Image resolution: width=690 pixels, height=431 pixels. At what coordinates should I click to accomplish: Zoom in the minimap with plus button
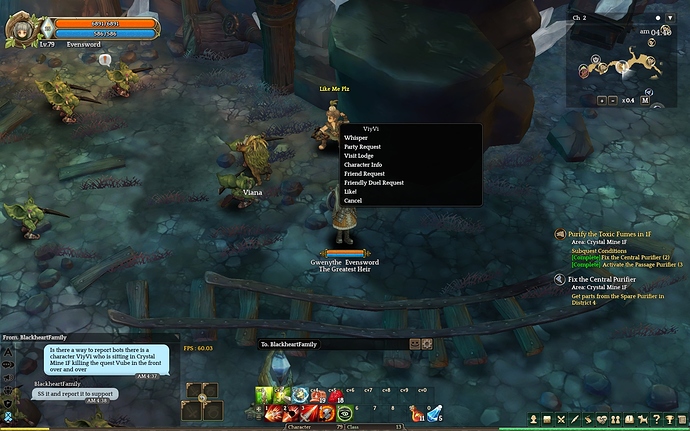(601, 100)
